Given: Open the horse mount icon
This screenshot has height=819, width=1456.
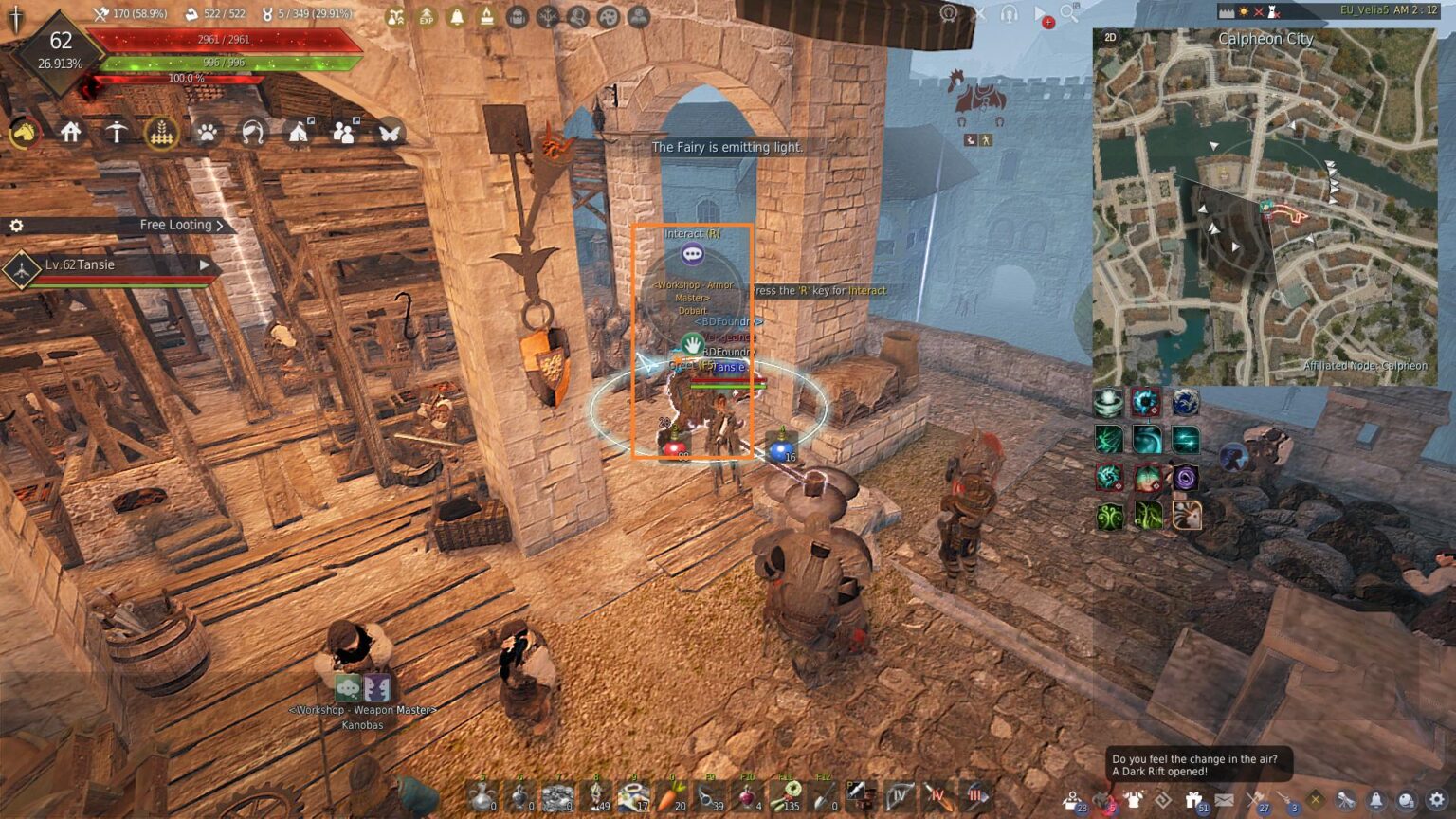Looking at the screenshot, I should coord(25,133).
